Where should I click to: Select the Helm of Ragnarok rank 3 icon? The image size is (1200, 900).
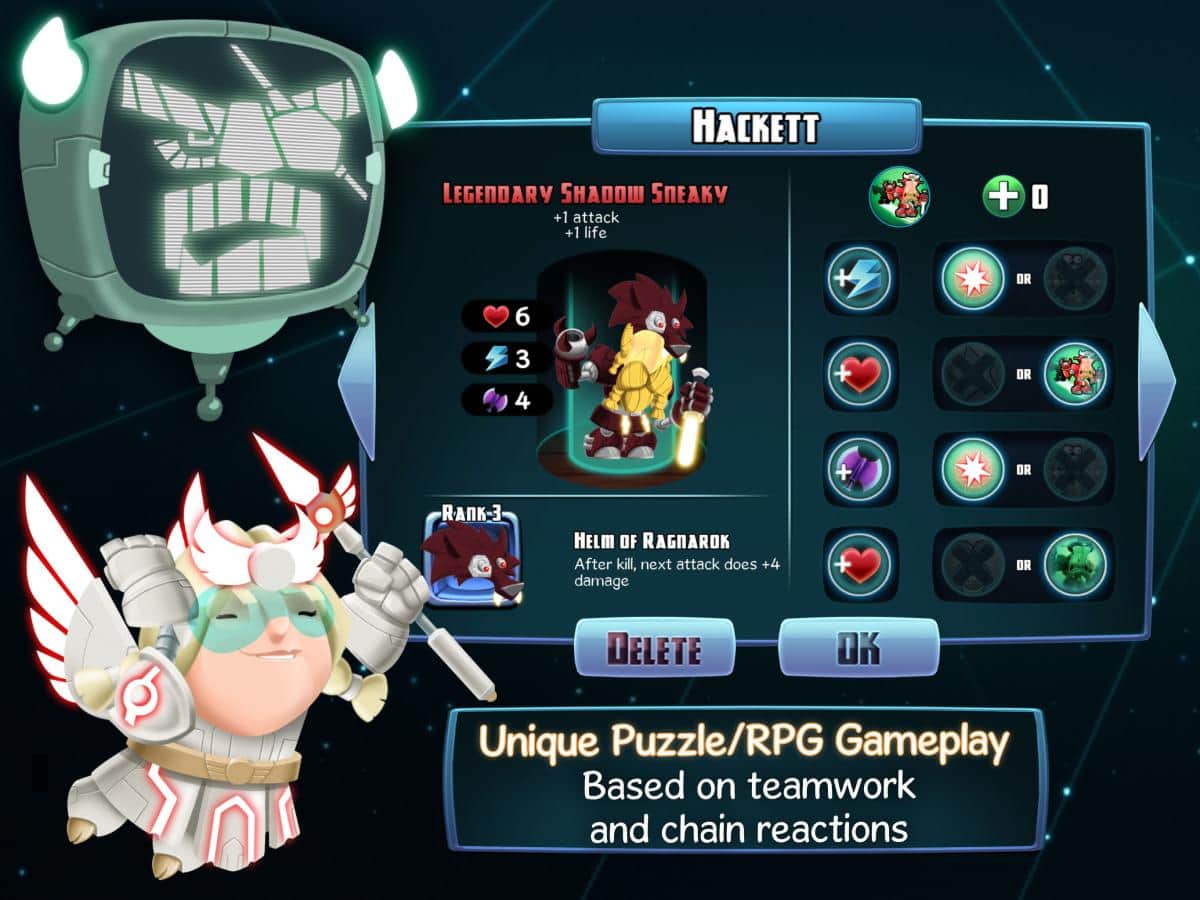coord(472,559)
